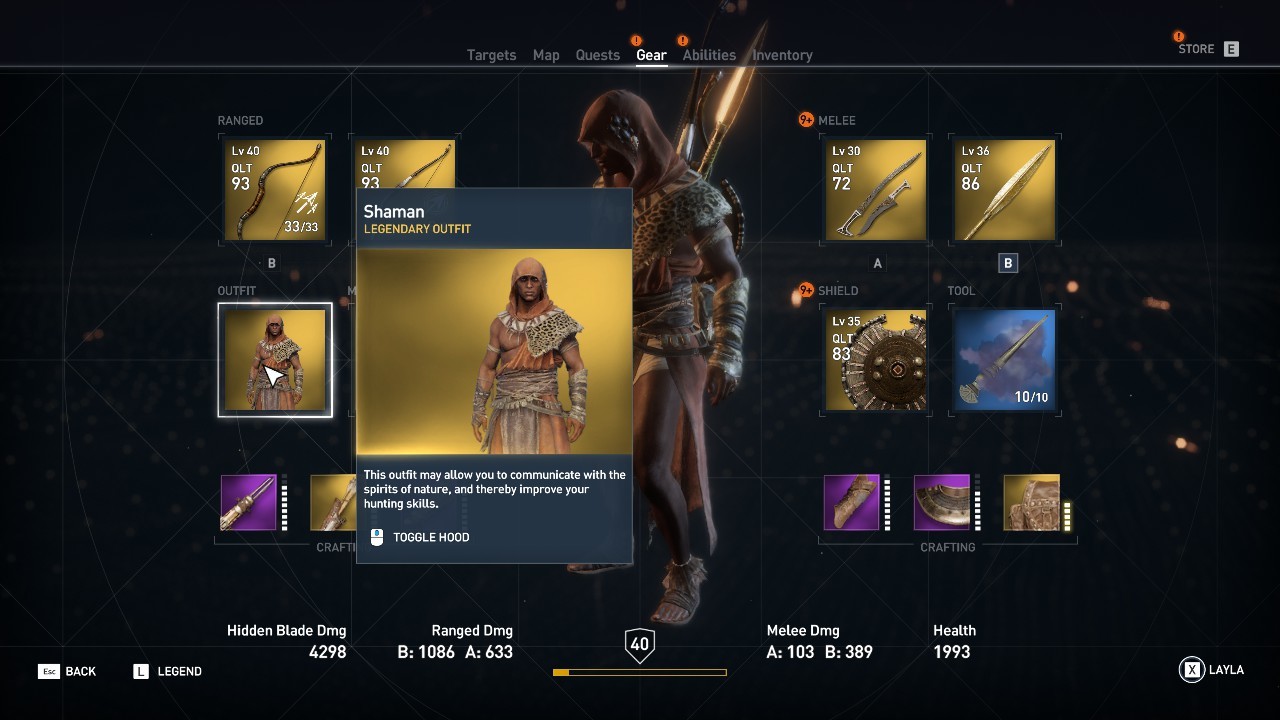Screen dimensions: 1280x720
Task: Open the Abilities tab
Action: coord(709,55)
